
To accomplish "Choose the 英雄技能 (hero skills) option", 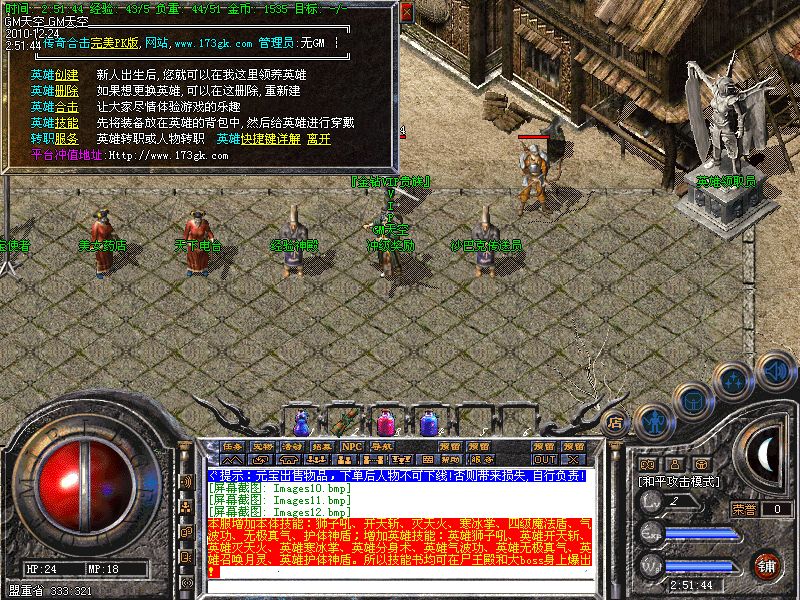I will click(54, 123).
